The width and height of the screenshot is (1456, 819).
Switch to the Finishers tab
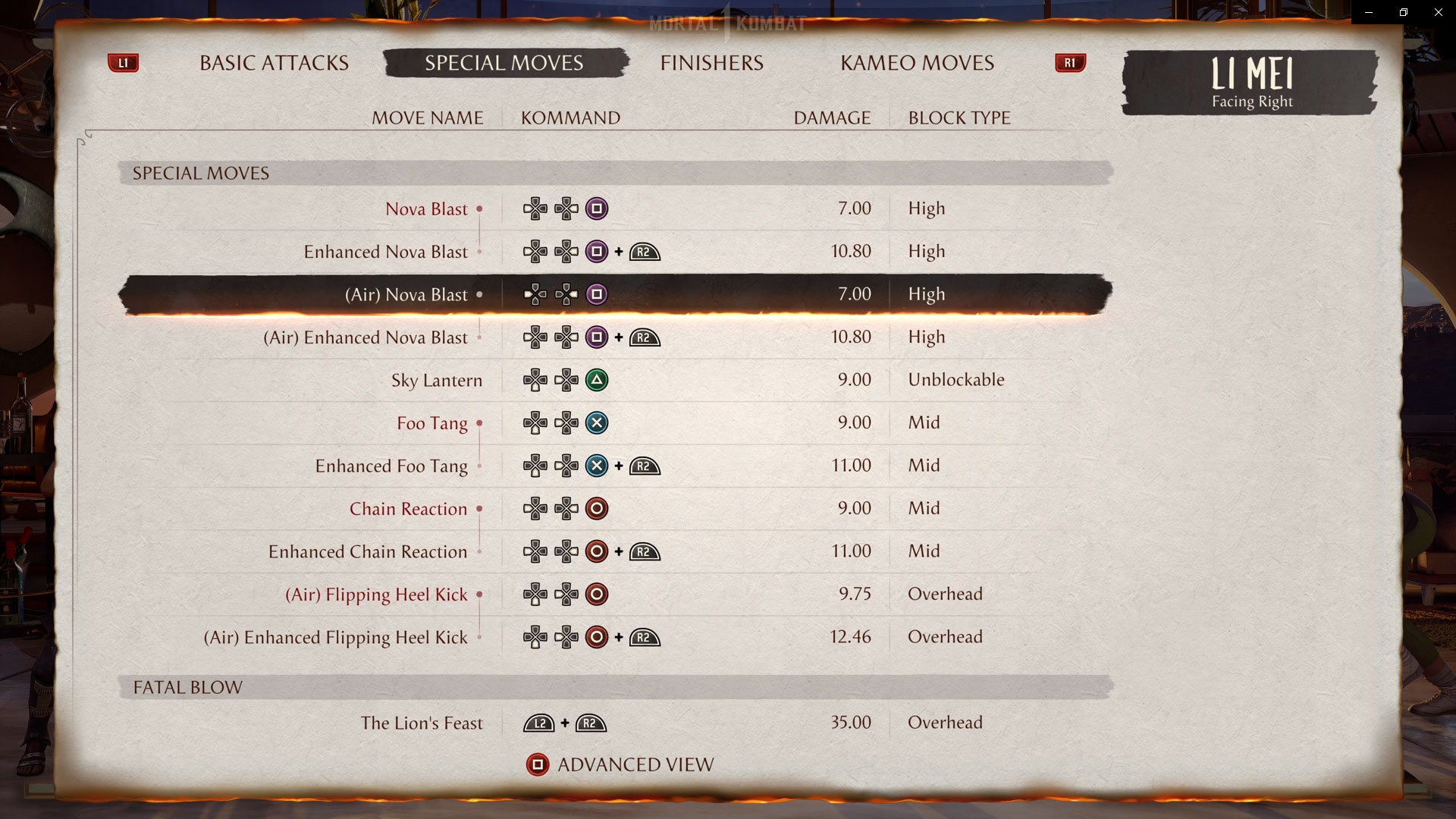click(711, 63)
